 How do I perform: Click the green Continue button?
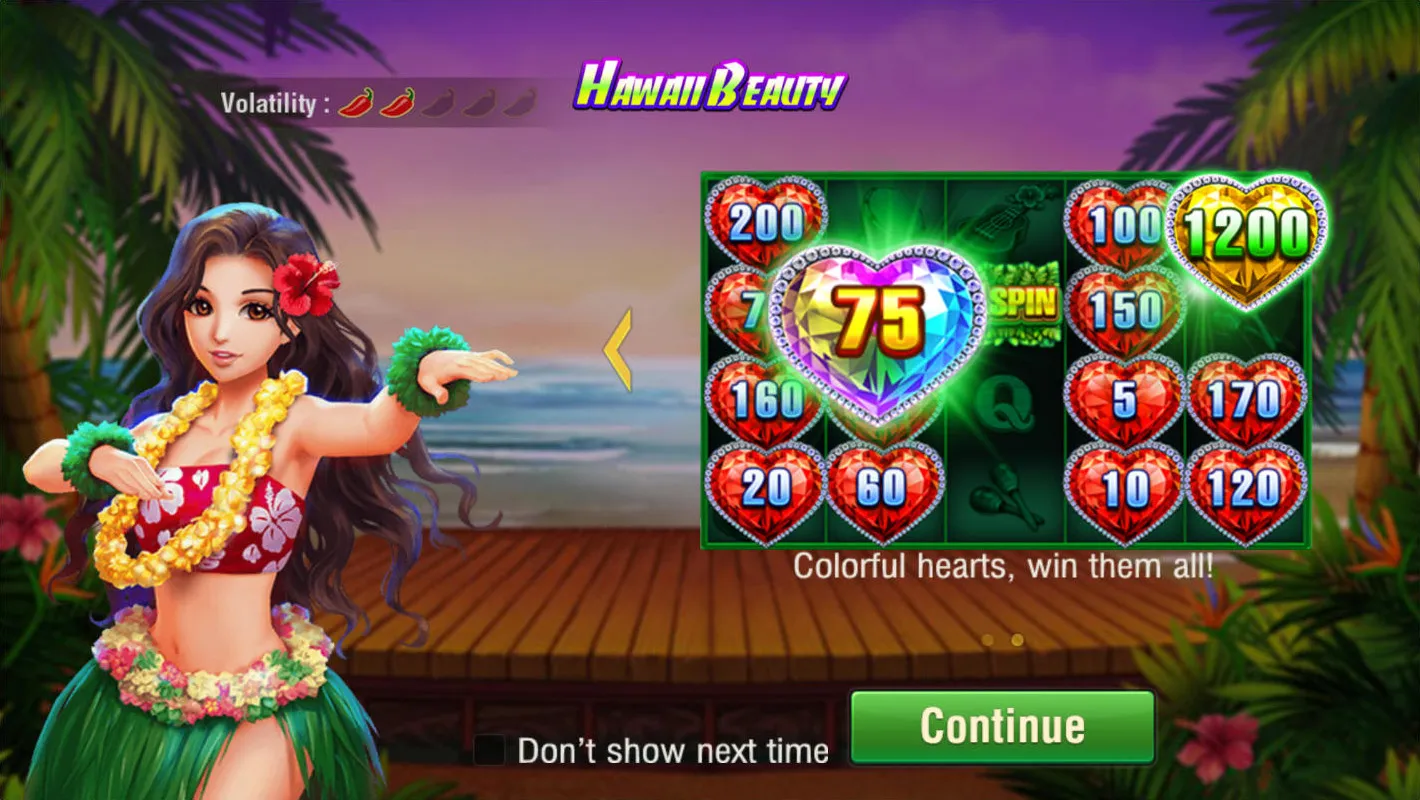click(1002, 726)
